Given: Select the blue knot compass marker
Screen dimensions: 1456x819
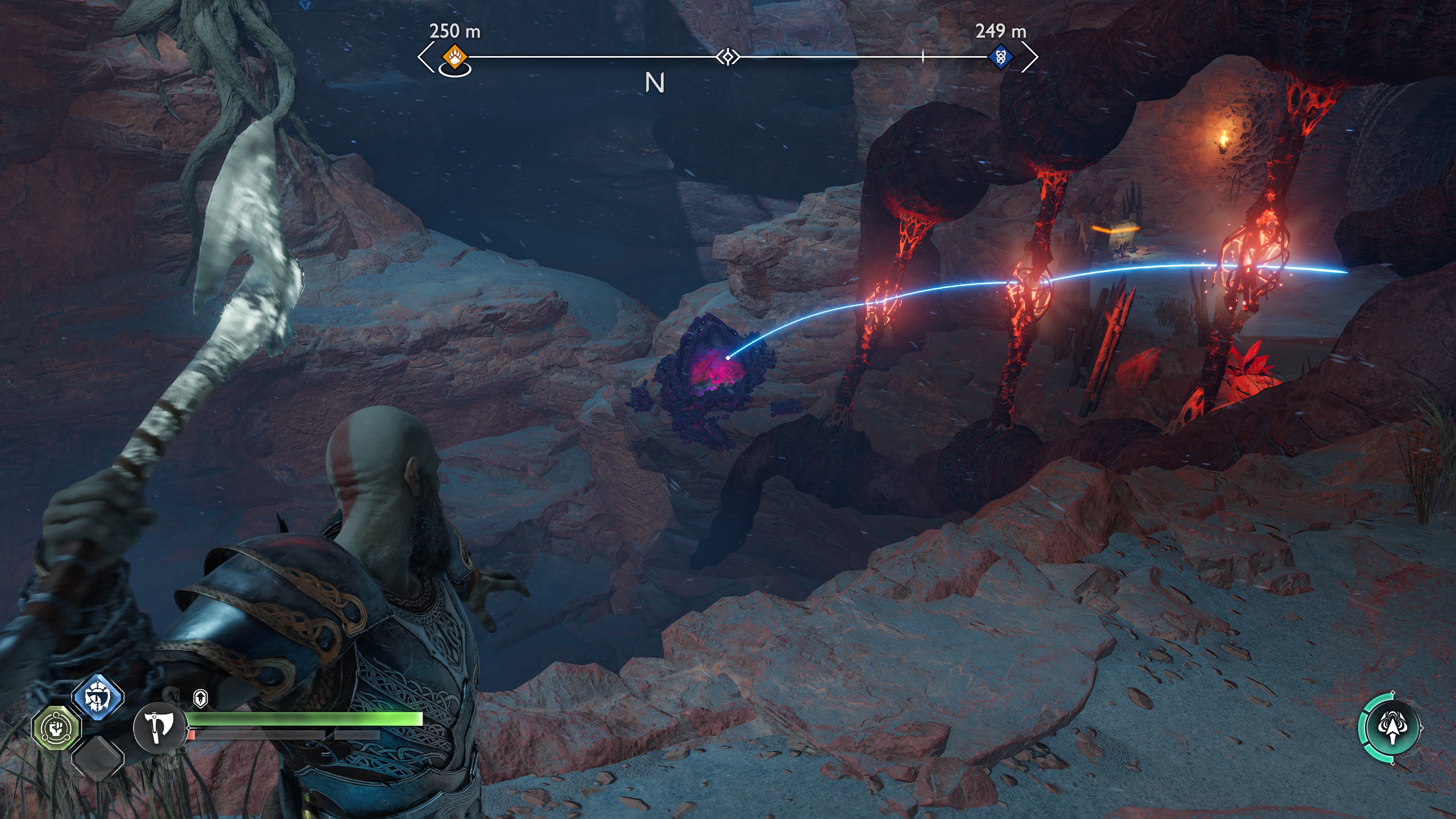Looking at the screenshot, I should coord(1001,56).
